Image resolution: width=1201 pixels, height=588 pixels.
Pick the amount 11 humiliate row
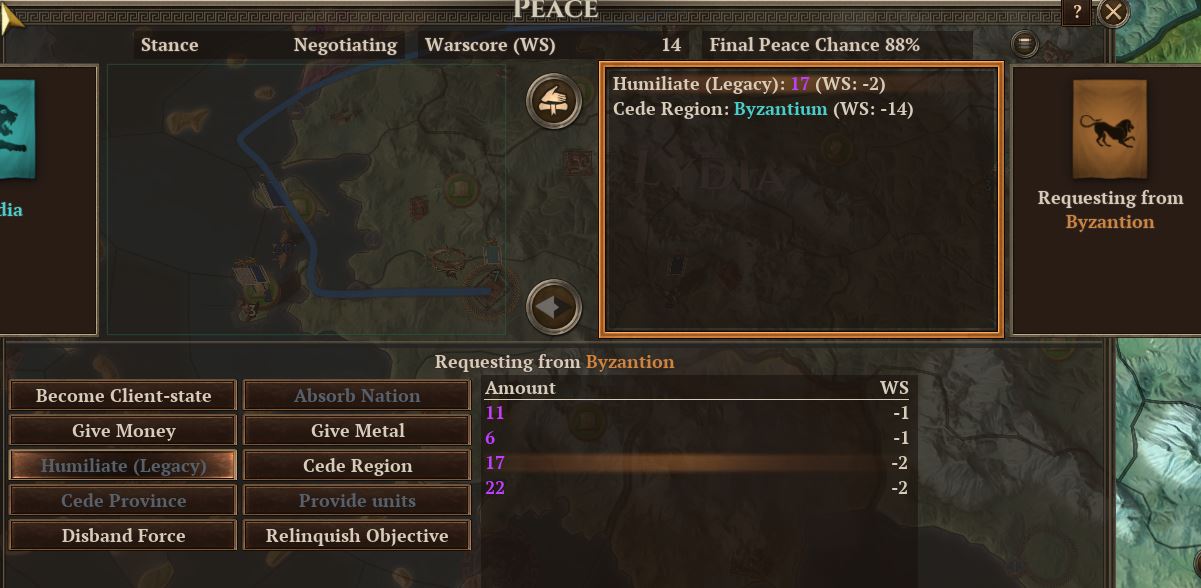(696, 413)
